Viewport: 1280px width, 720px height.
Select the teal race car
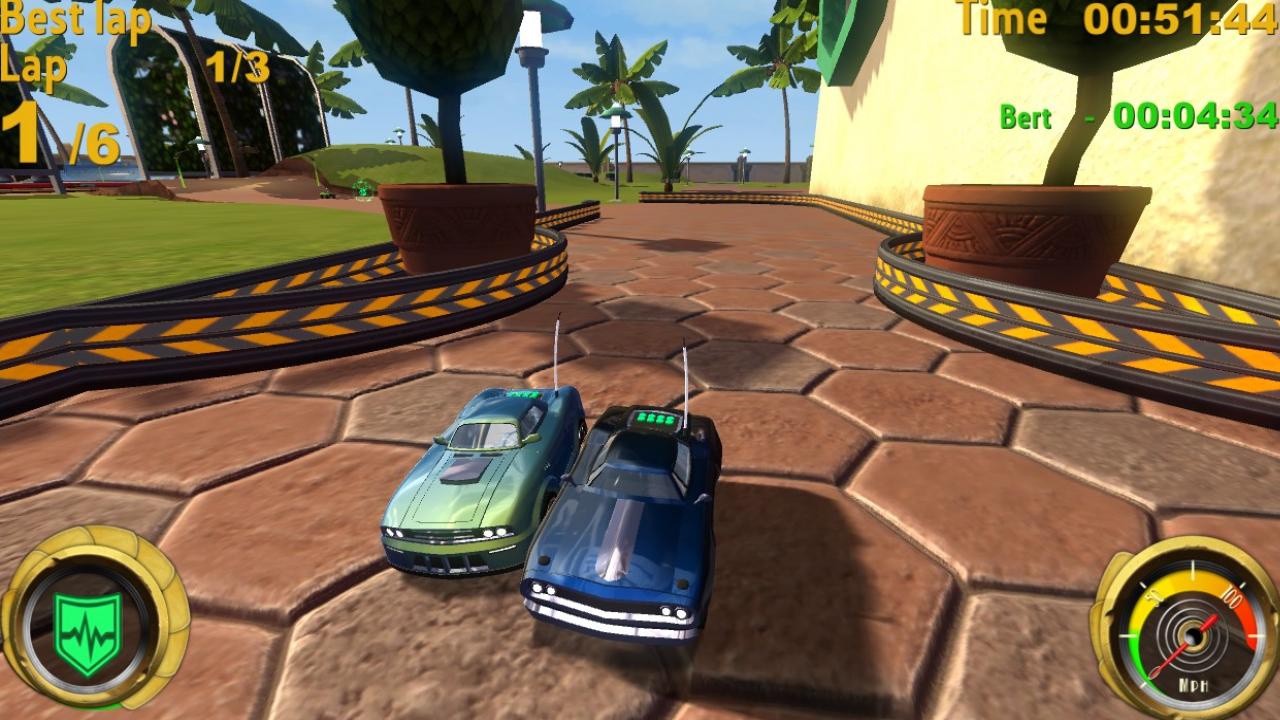tap(470, 490)
